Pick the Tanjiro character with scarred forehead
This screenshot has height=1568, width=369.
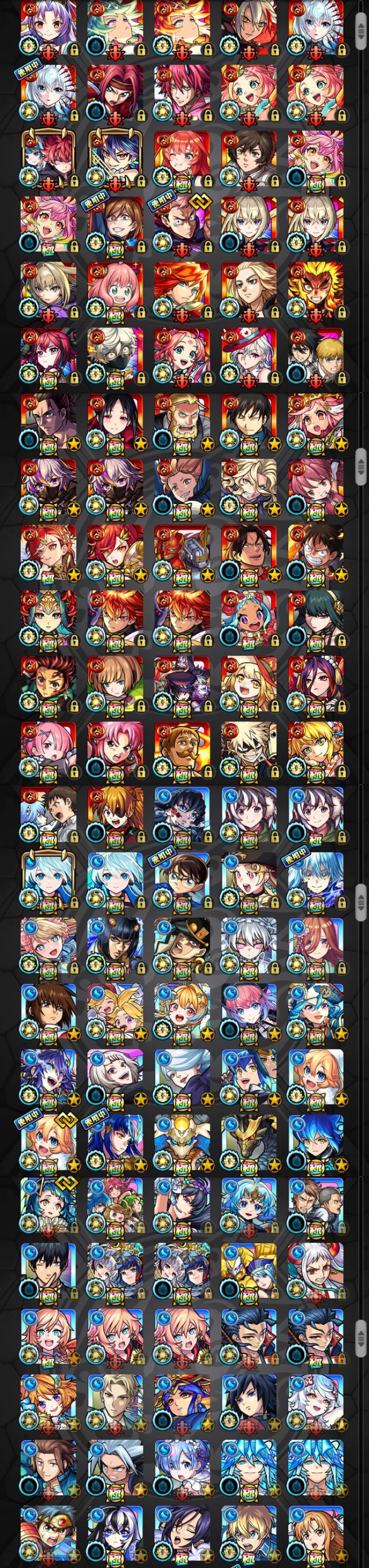click(x=49, y=683)
